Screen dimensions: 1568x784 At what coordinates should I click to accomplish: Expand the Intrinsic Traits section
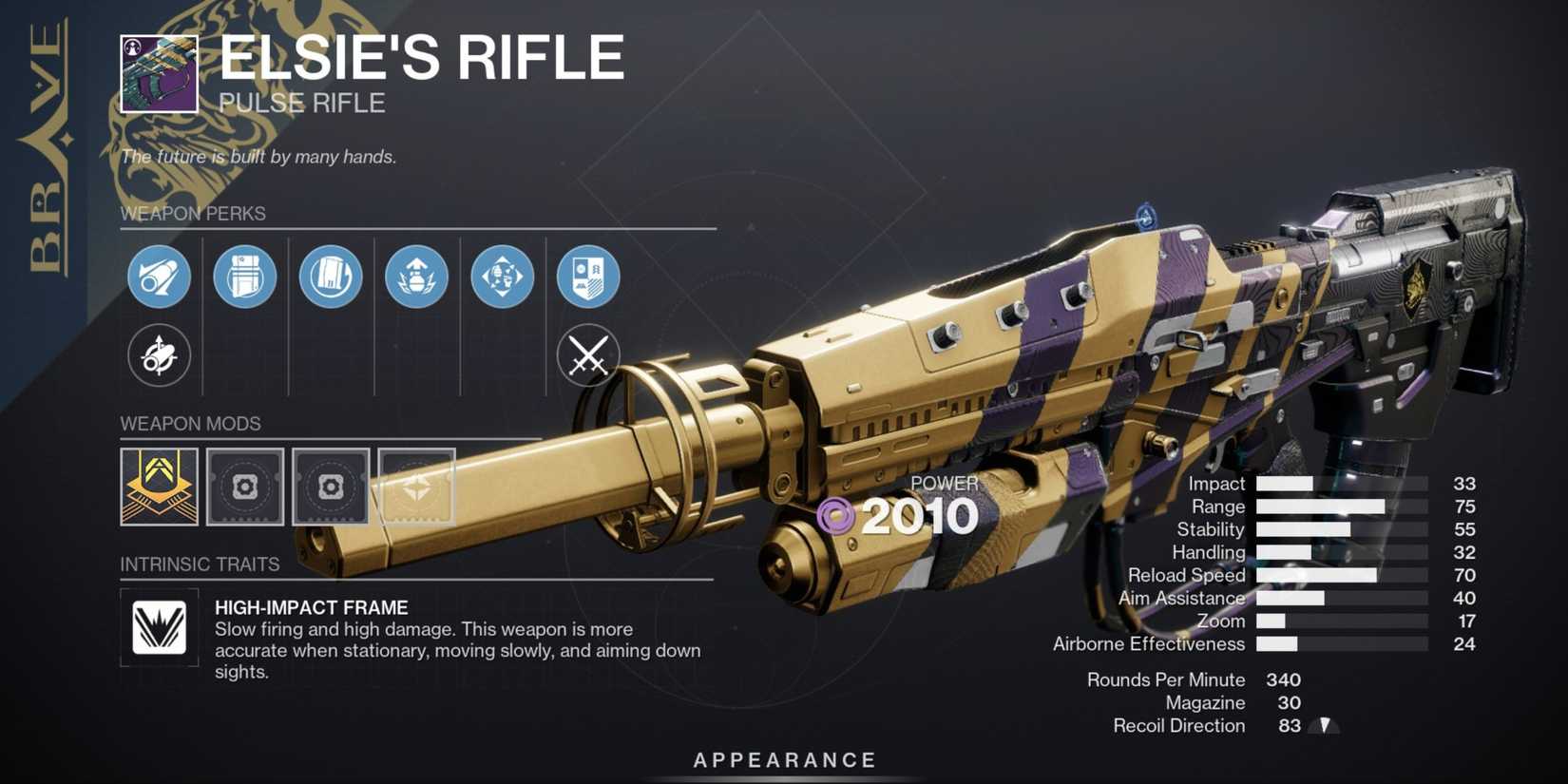[x=200, y=564]
